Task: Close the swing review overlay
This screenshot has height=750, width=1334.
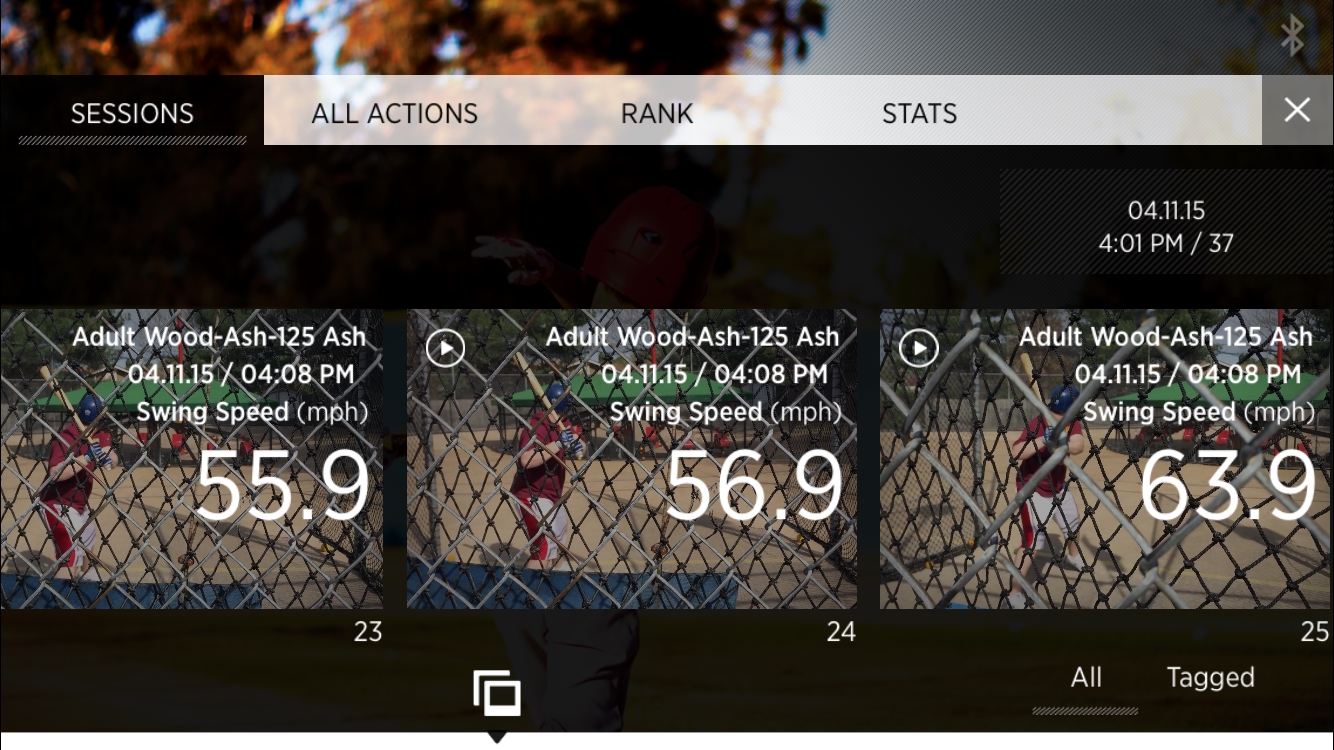Action: (1297, 110)
